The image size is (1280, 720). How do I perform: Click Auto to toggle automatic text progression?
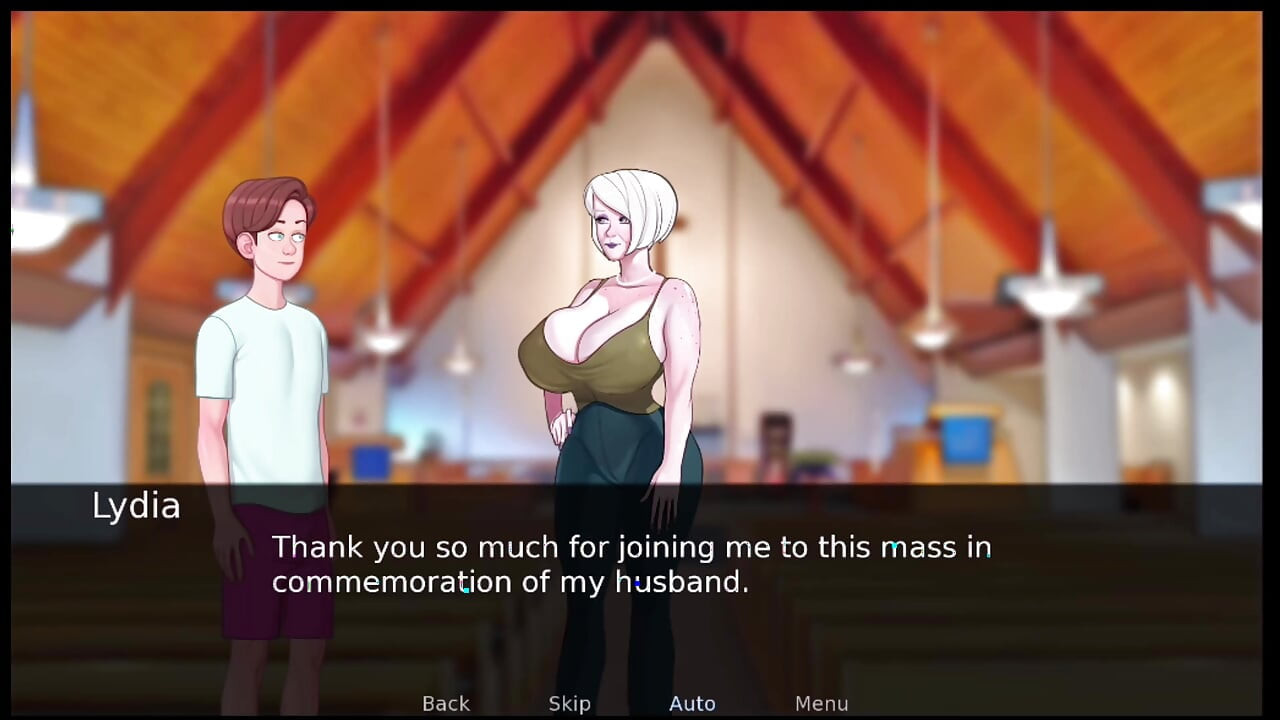[x=692, y=703]
